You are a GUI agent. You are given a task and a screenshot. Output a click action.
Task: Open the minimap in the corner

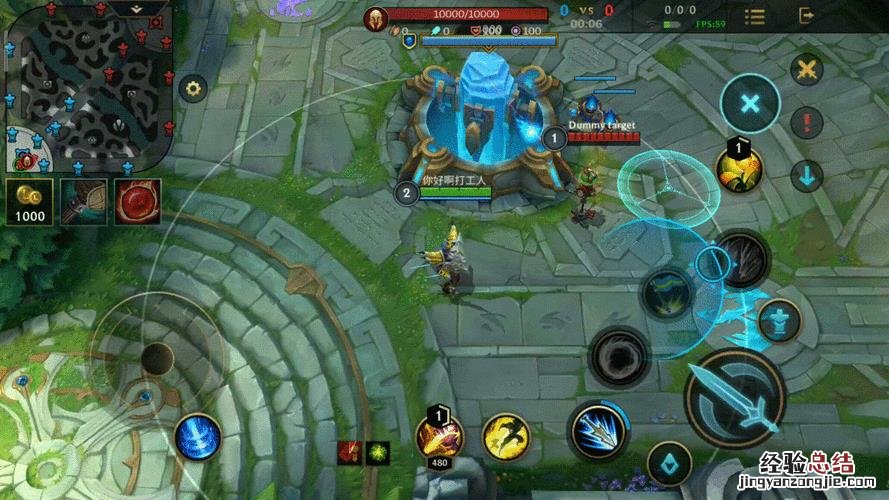coord(88,88)
